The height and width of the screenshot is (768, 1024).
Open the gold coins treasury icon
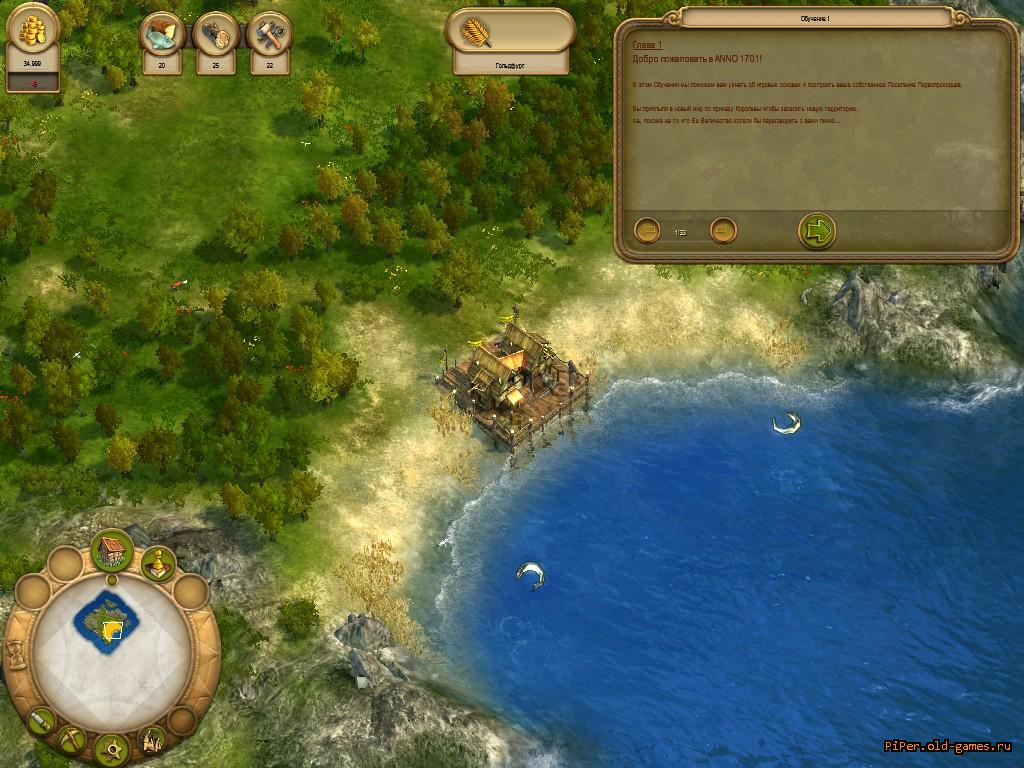pyautogui.click(x=32, y=33)
